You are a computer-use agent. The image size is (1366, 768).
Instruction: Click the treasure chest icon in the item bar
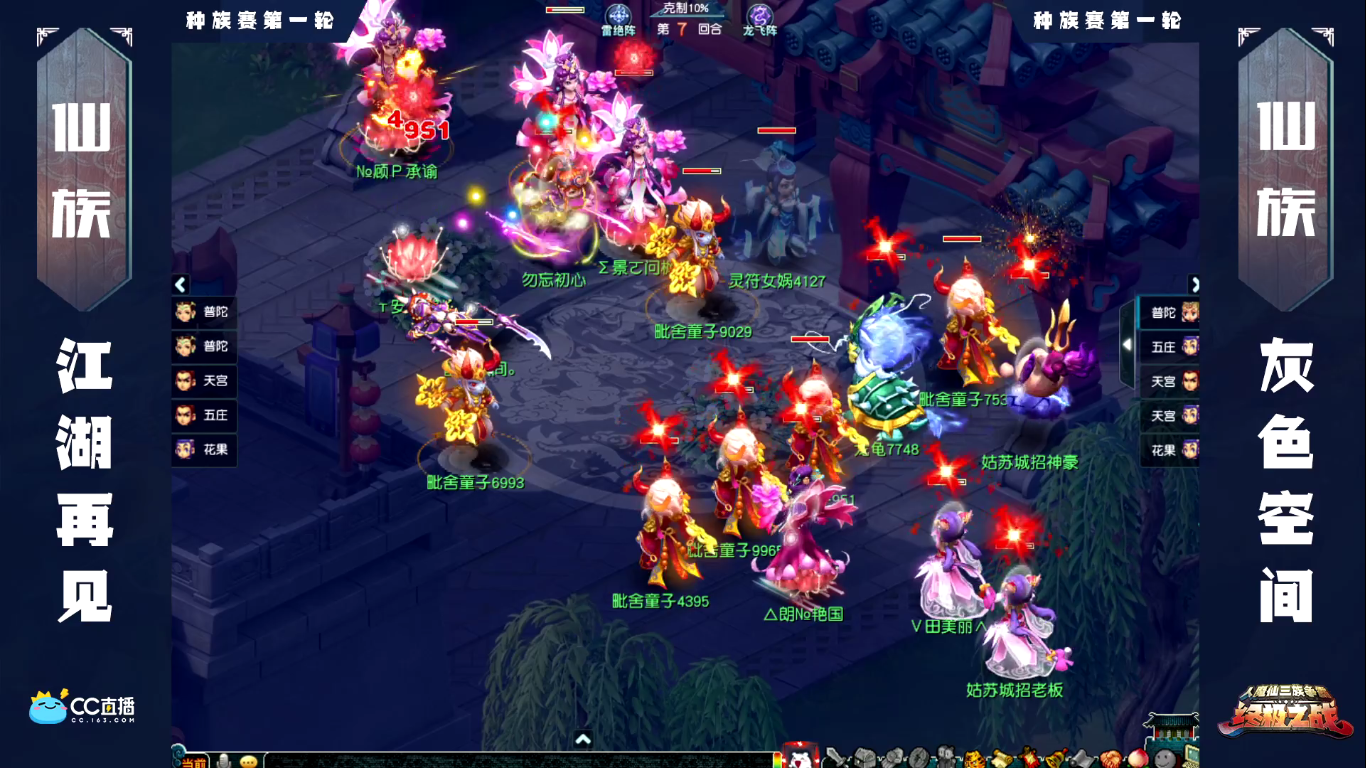[x=863, y=757]
